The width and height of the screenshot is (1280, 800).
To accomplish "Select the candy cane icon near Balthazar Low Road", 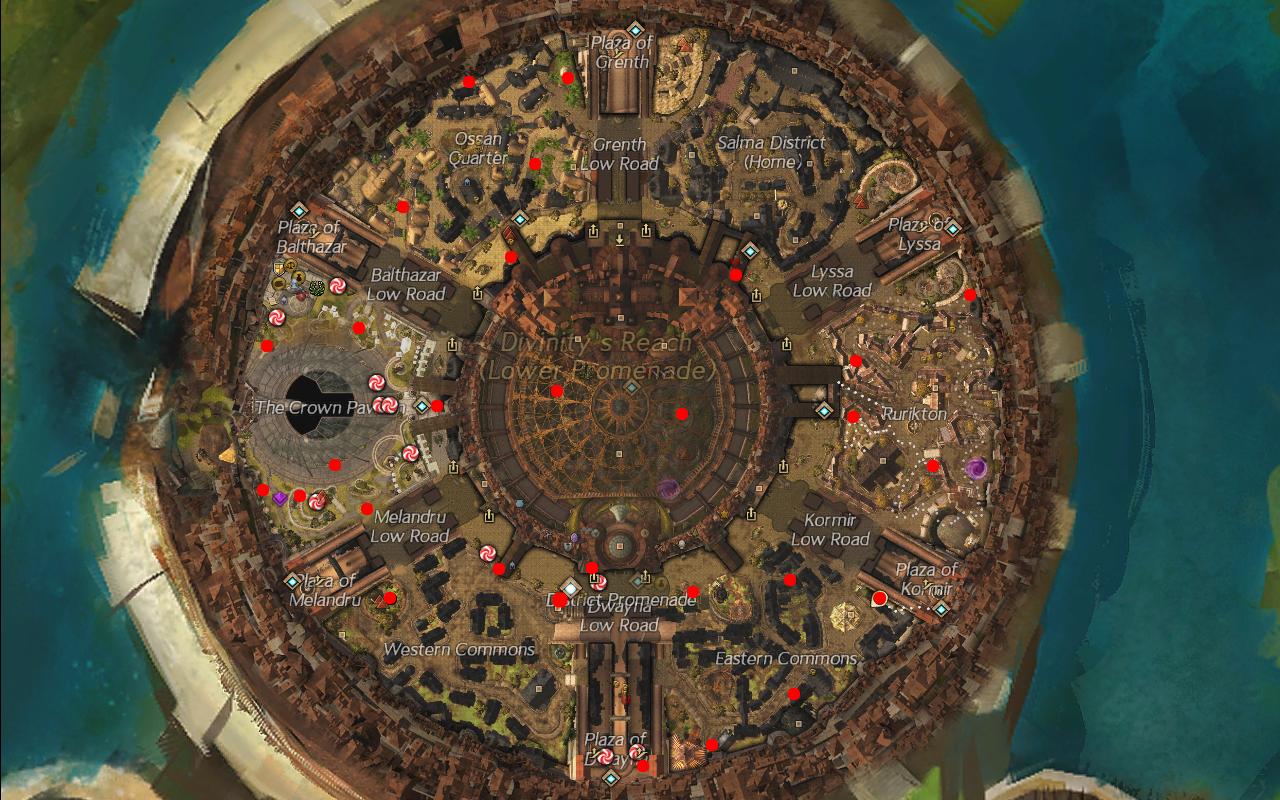I will click(x=337, y=287).
